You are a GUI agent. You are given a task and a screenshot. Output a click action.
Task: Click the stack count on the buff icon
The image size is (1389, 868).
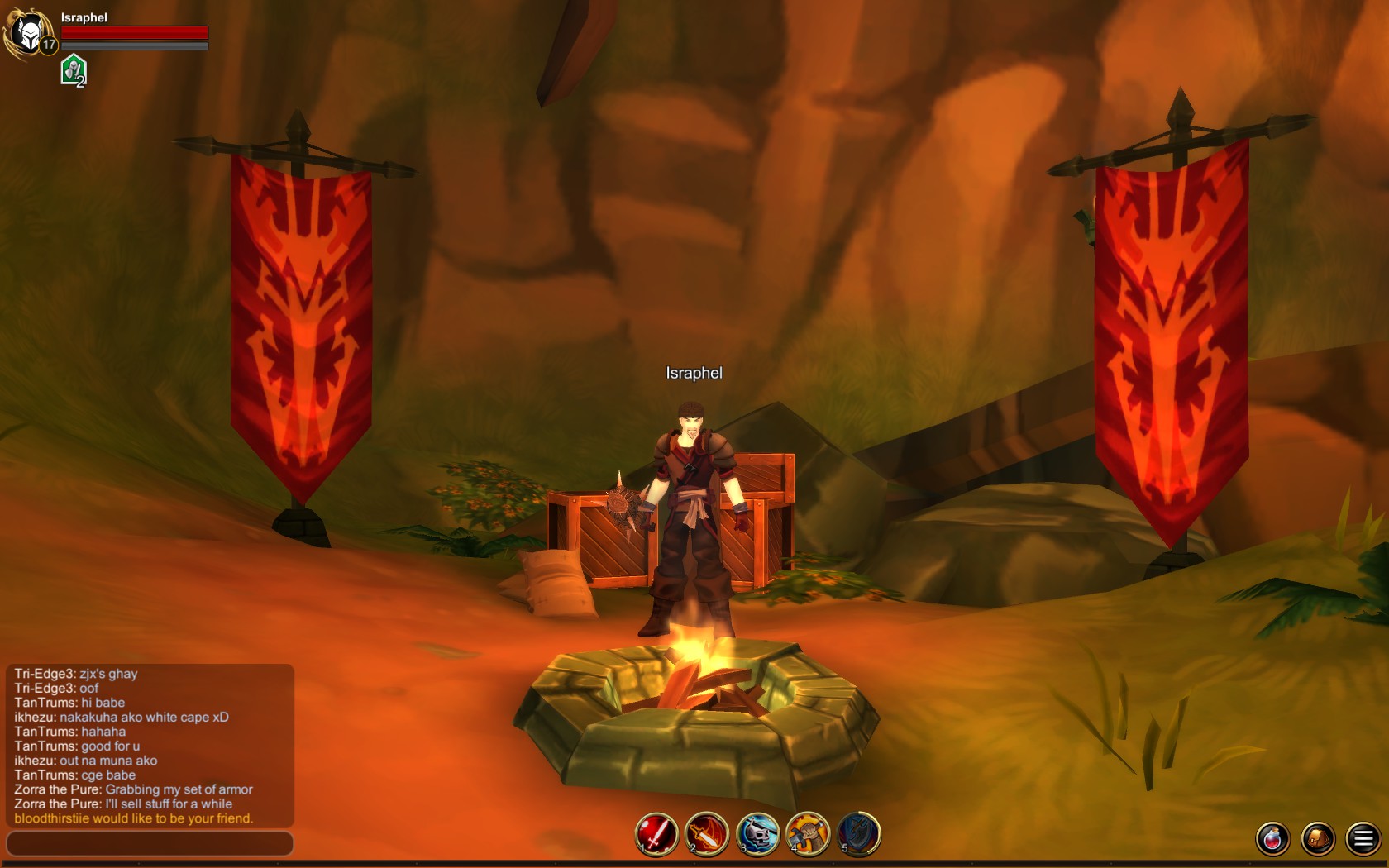click(81, 82)
